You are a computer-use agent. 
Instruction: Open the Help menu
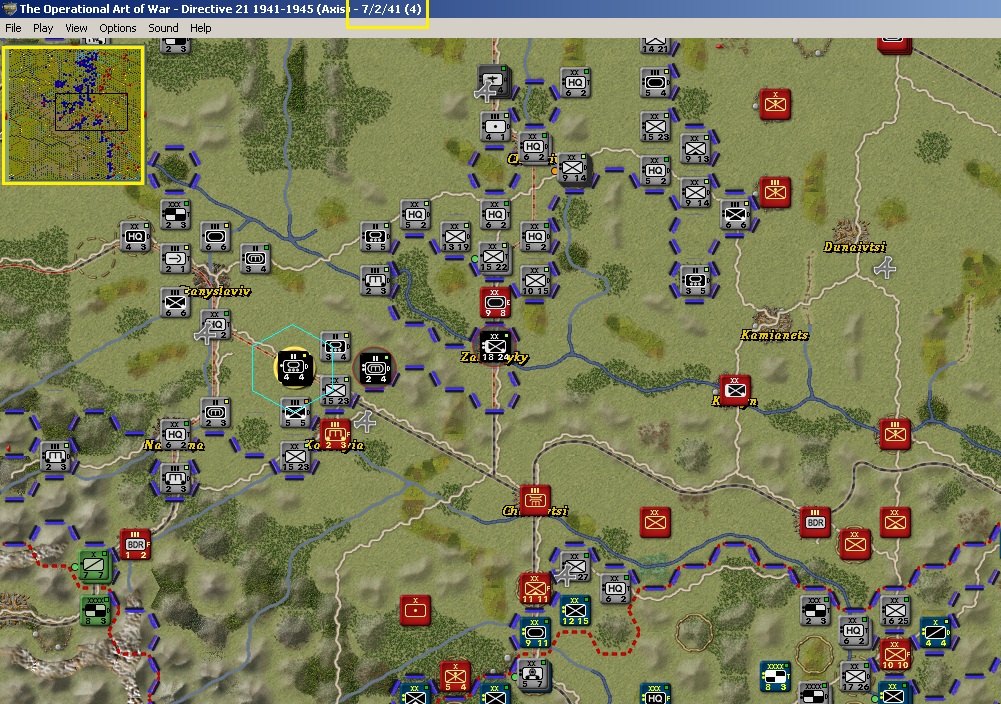point(201,28)
